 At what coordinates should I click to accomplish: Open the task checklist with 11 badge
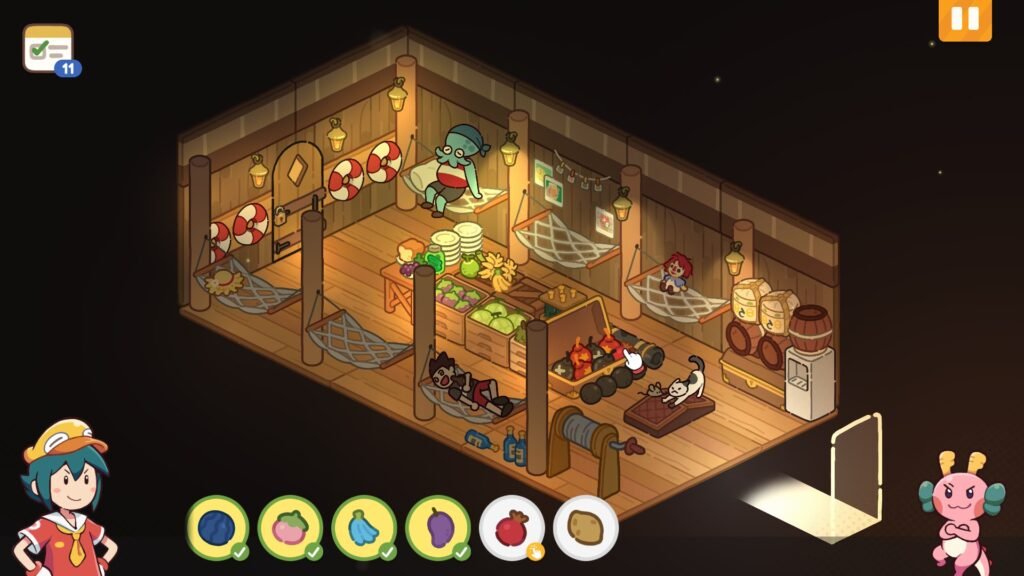pos(48,48)
